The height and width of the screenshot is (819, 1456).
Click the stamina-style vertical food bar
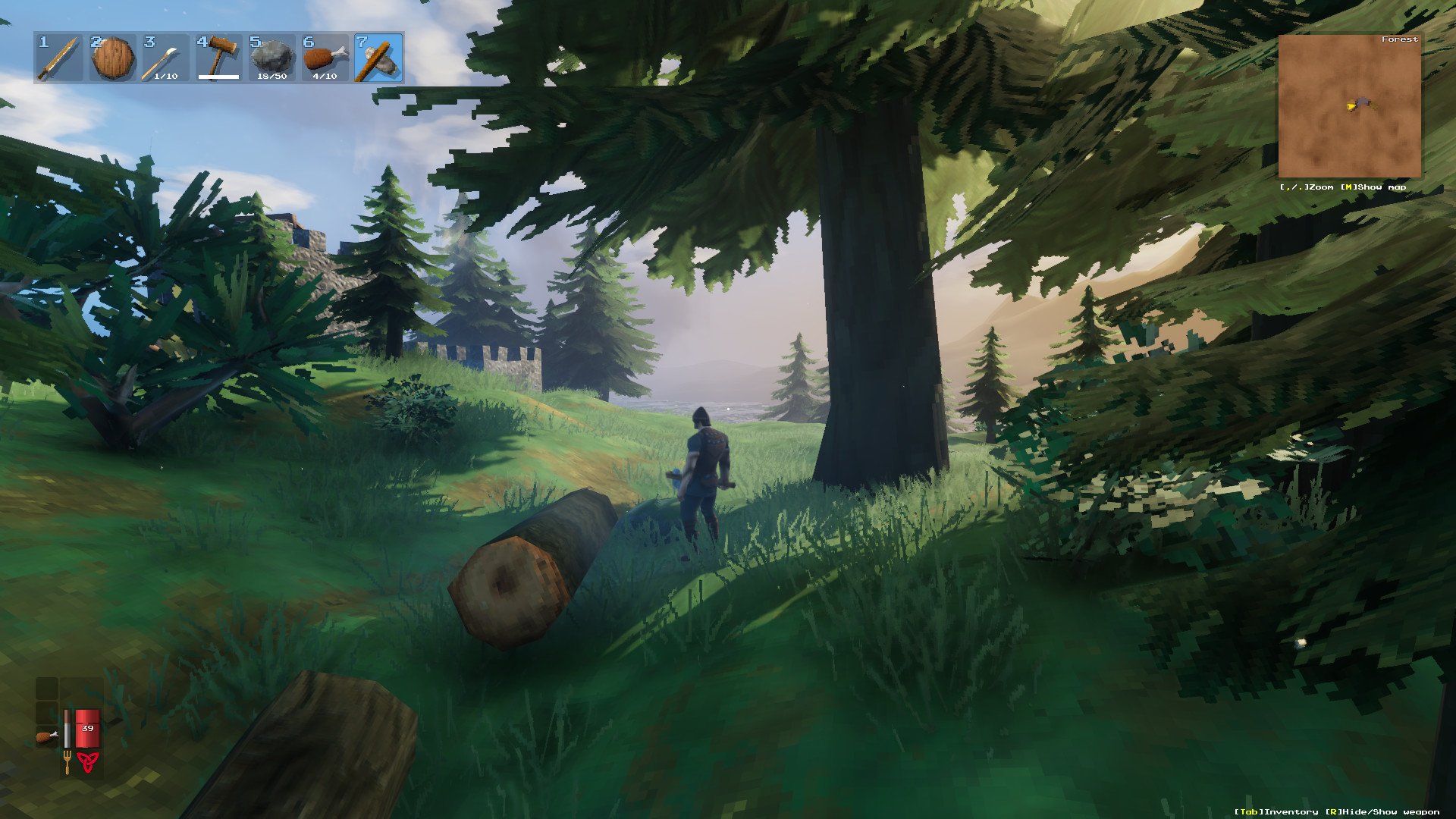pos(67,728)
